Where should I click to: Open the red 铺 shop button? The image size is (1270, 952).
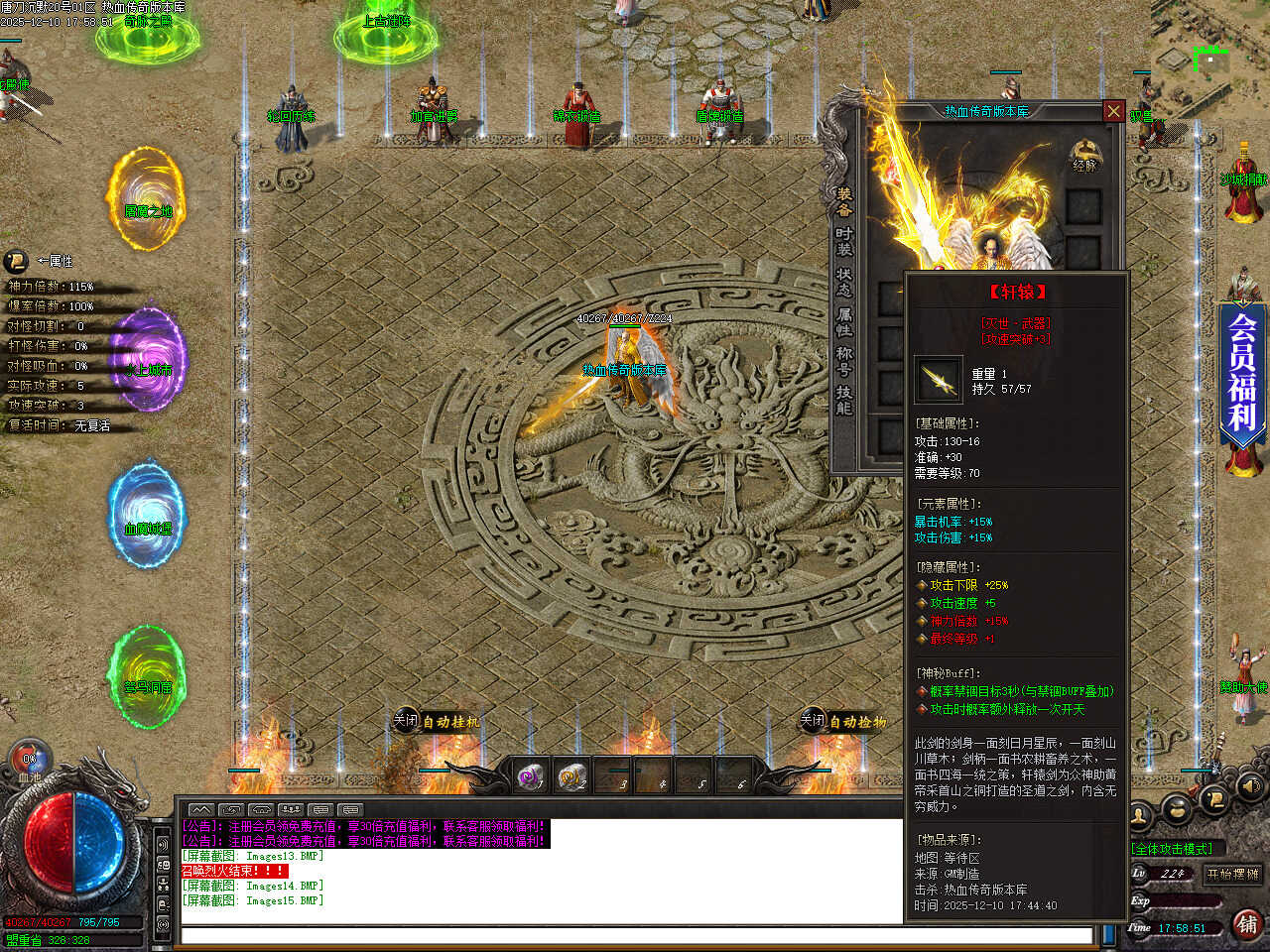(1247, 924)
